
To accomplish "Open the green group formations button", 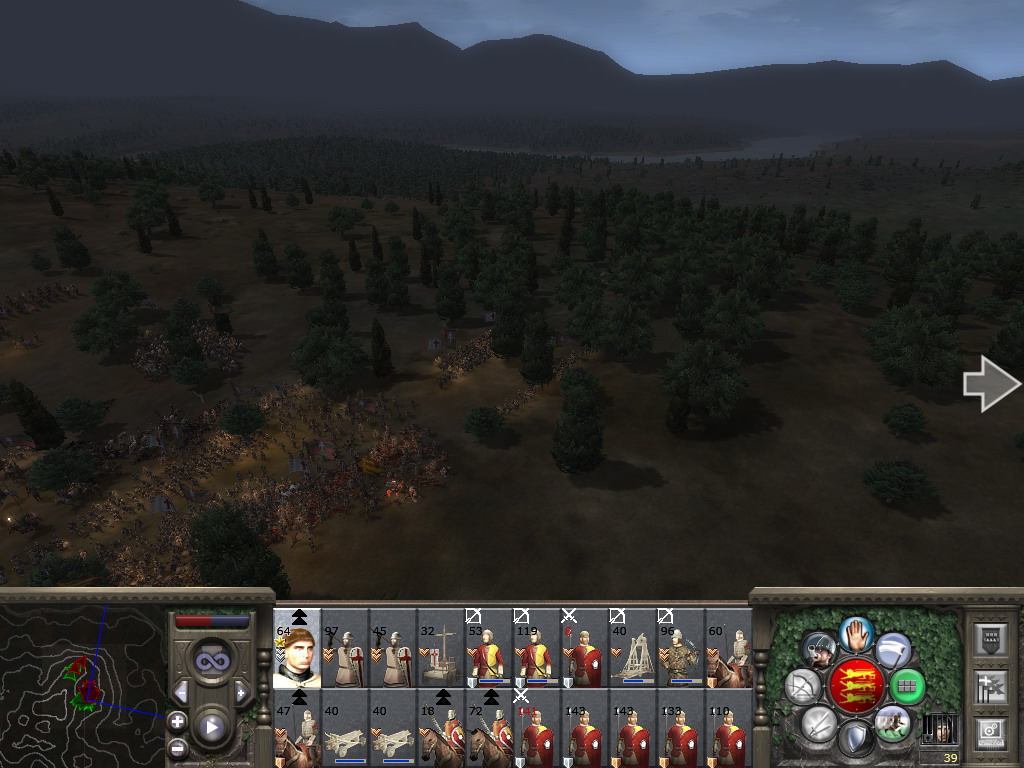I will tap(907, 687).
